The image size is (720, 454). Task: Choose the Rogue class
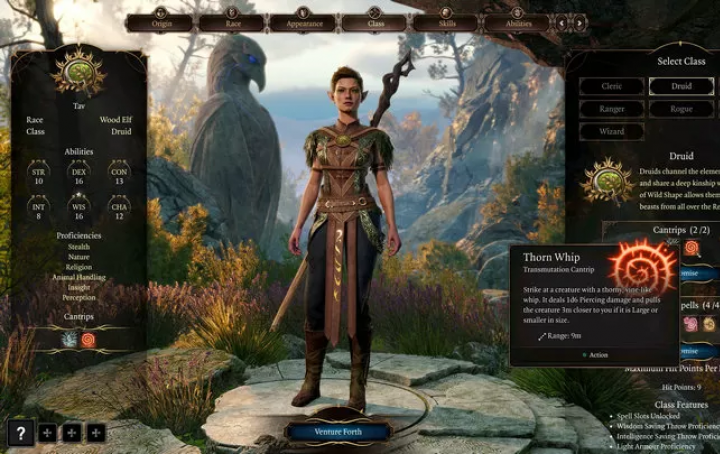coord(682,109)
